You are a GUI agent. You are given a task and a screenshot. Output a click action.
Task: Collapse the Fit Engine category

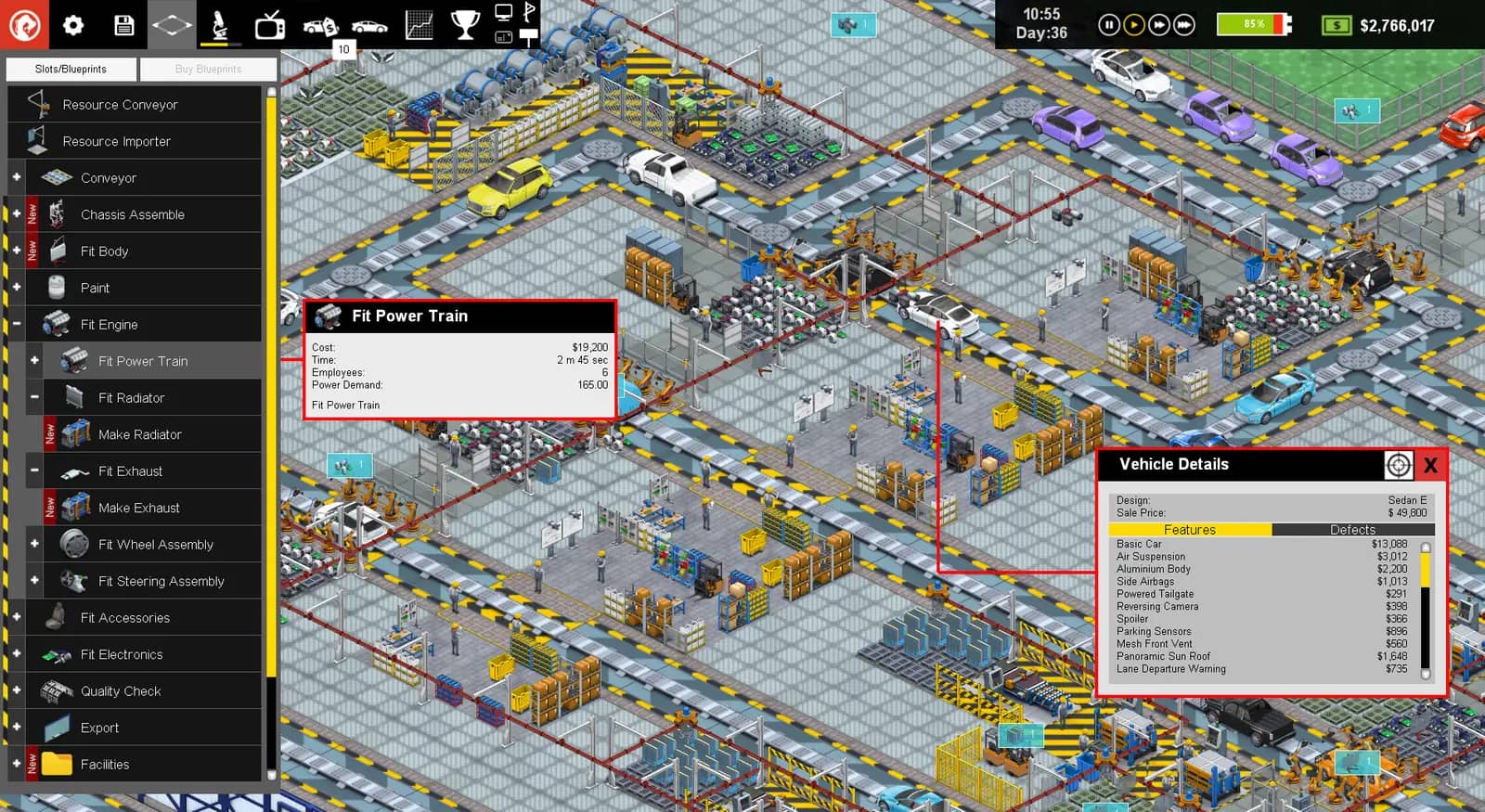15,324
